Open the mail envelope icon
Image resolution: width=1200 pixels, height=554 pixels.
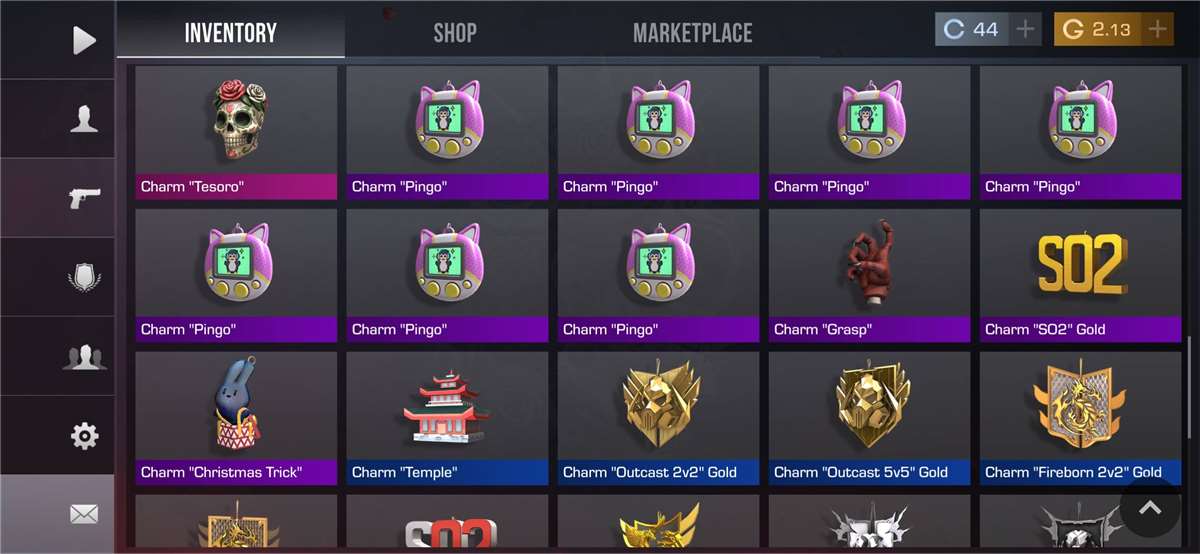point(84,514)
